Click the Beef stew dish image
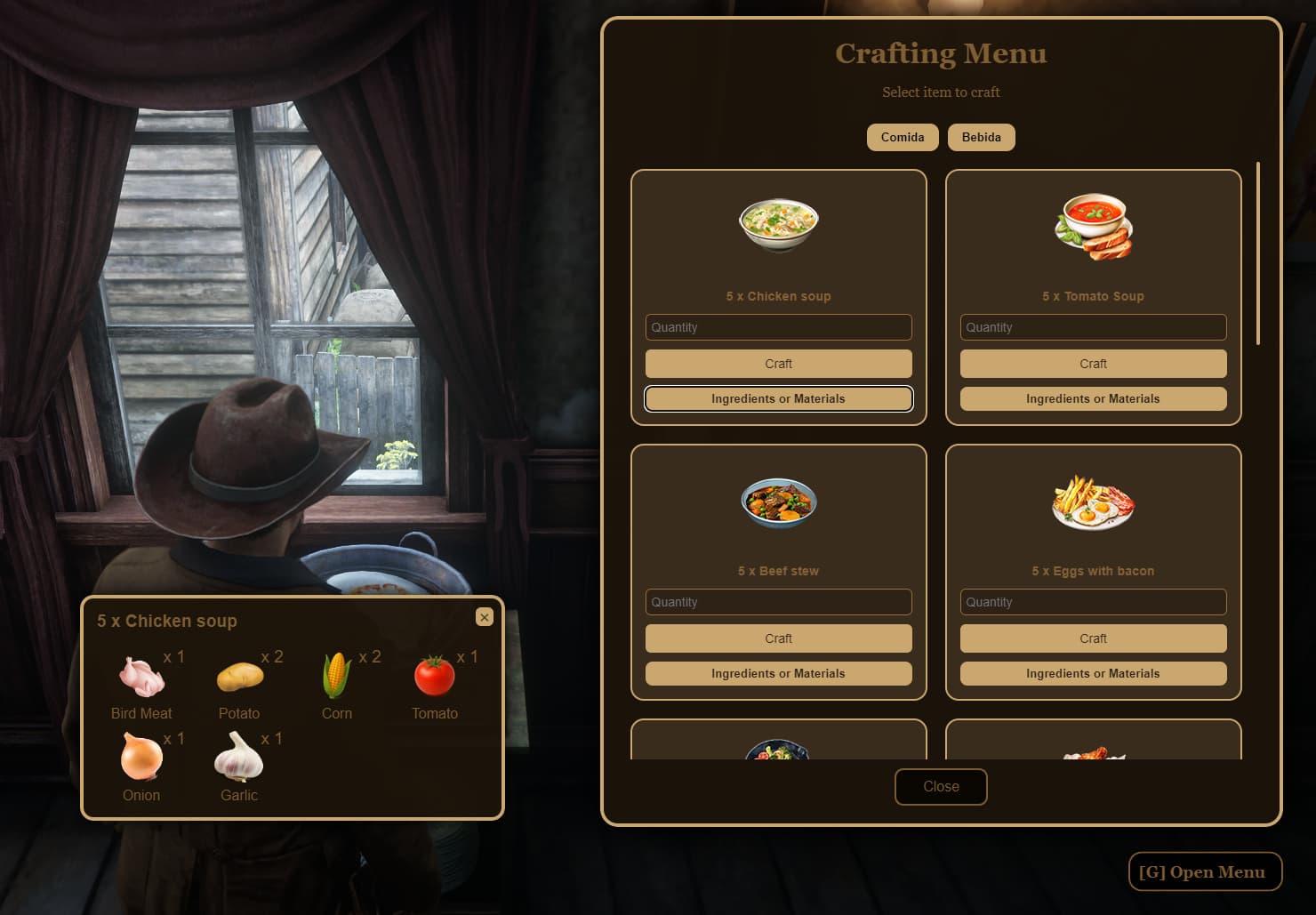This screenshot has width=1316, height=915. click(778, 502)
